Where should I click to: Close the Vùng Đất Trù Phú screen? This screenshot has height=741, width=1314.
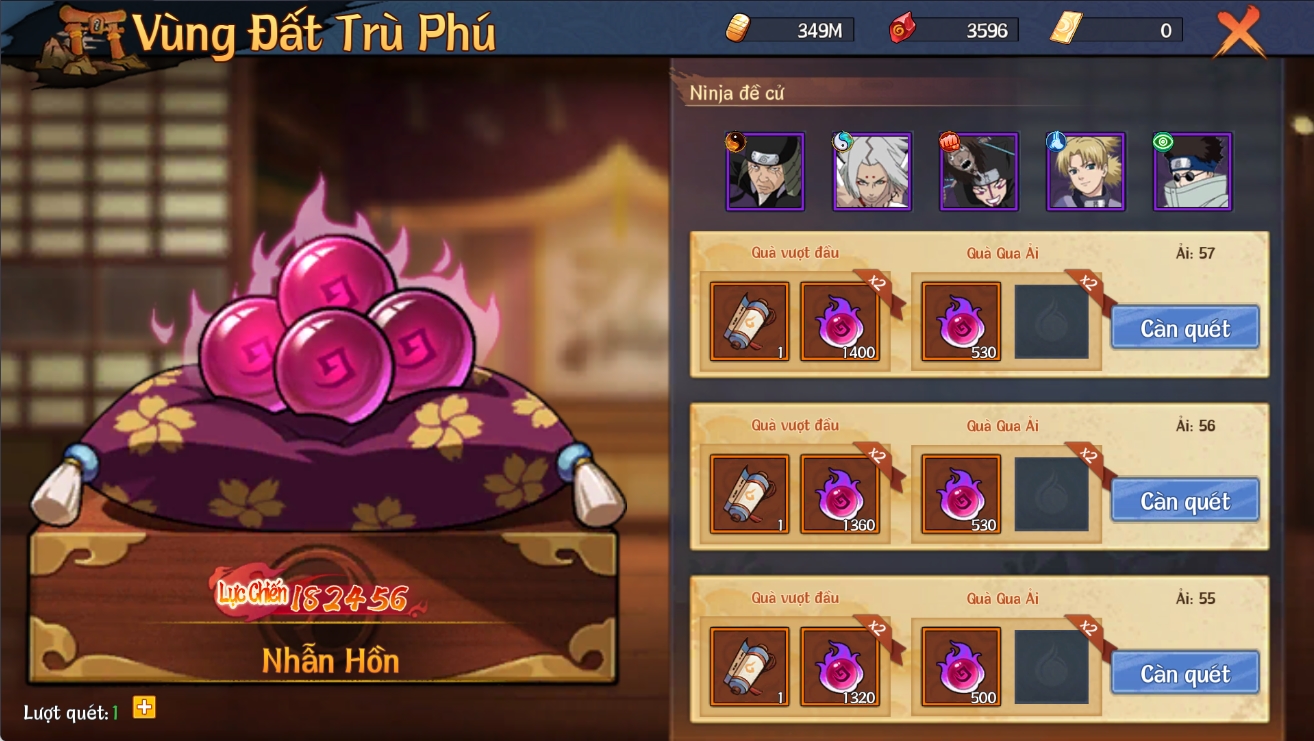tap(1239, 33)
